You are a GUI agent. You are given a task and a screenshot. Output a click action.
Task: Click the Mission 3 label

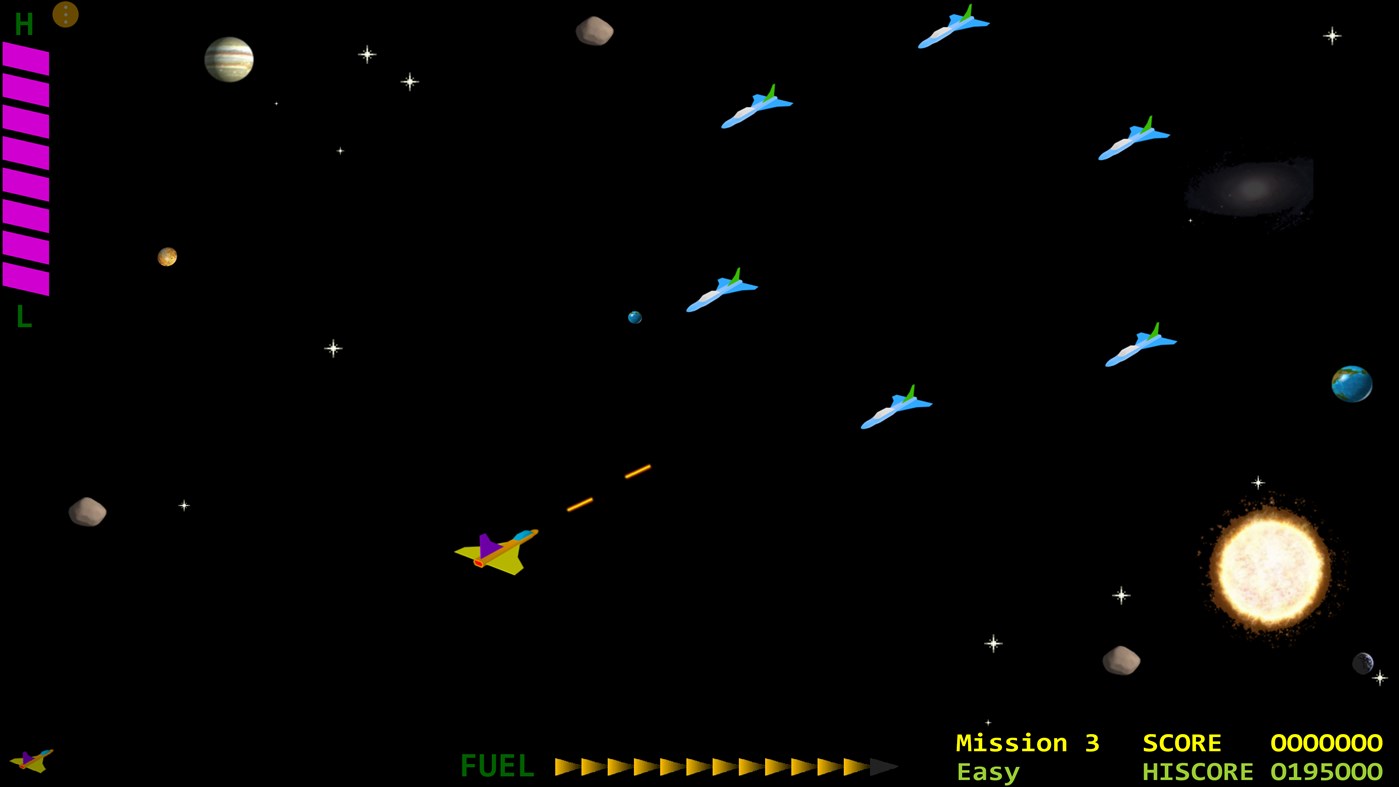(1026, 743)
